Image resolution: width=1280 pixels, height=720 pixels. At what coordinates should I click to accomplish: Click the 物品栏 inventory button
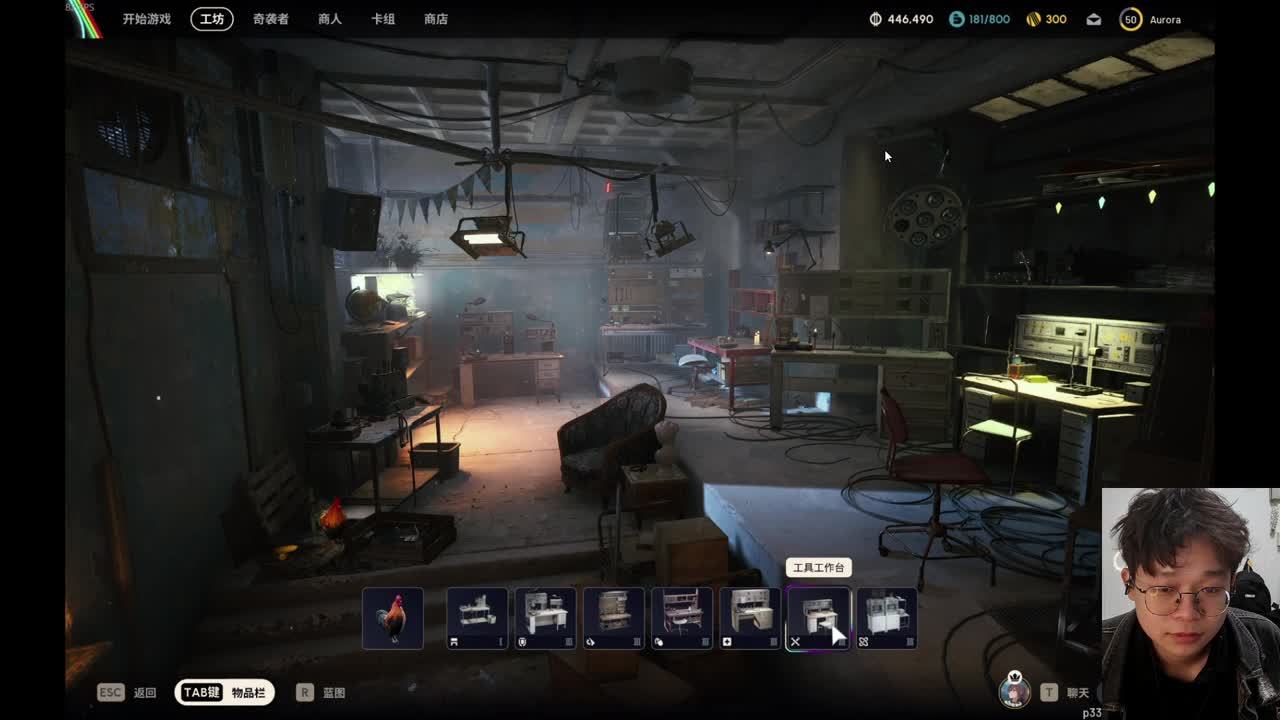click(224, 692)
